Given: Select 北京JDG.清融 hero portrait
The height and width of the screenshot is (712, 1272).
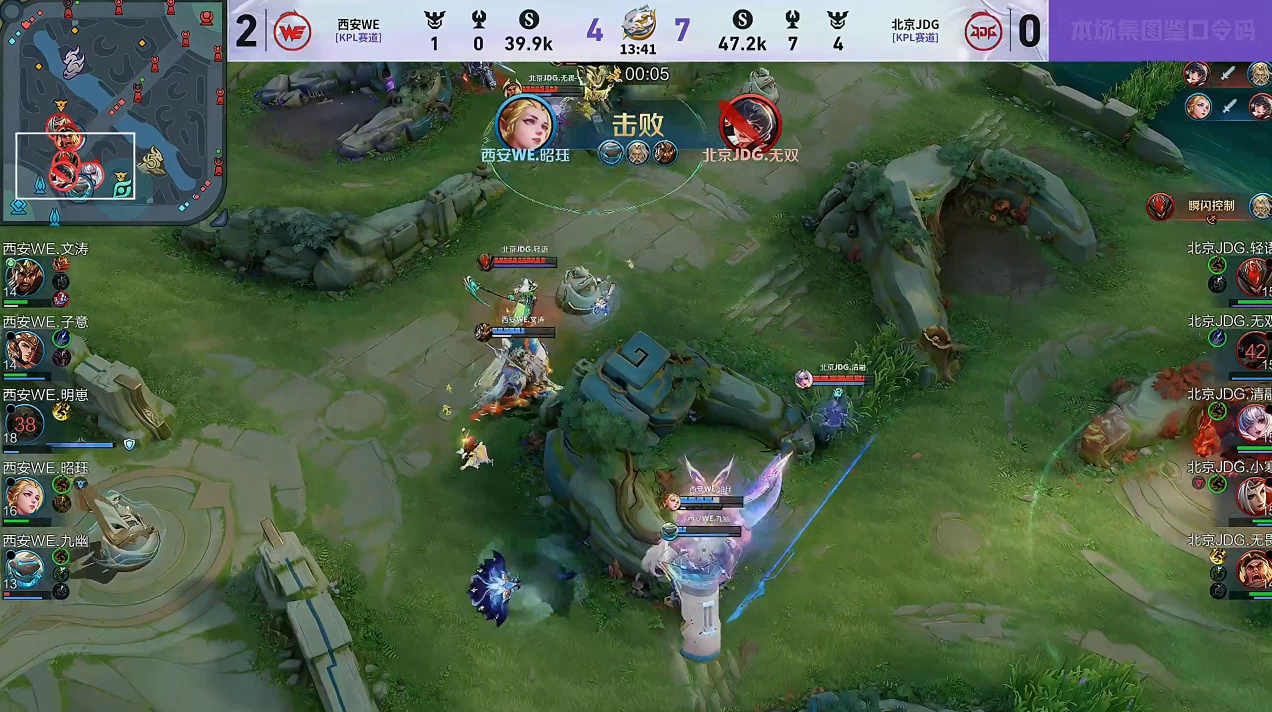Looking at the screenshot, I should click(1253, 422).
